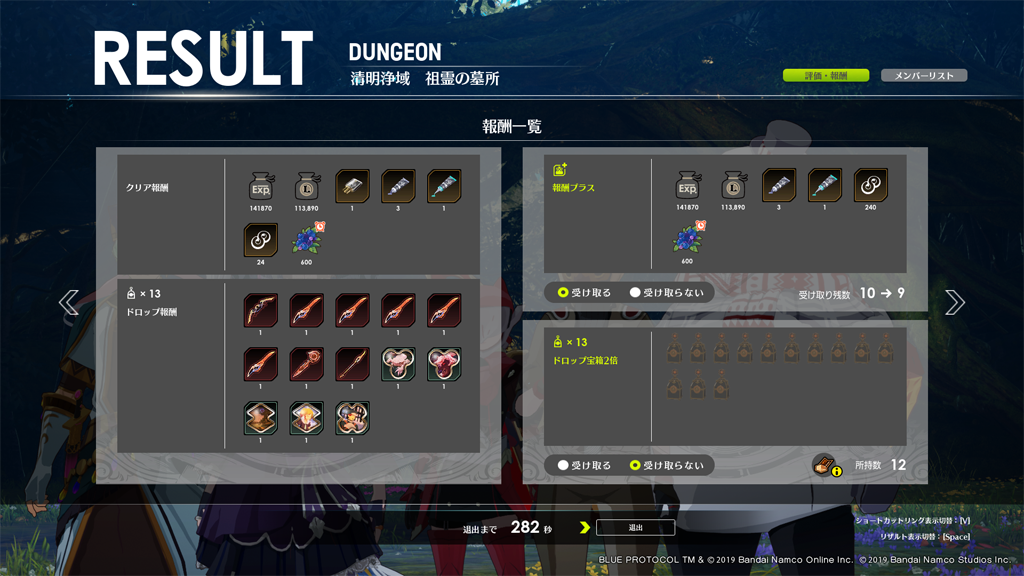1024x576 pixels.
Task: Click the 退出 exit button
Action: [635, 527]
